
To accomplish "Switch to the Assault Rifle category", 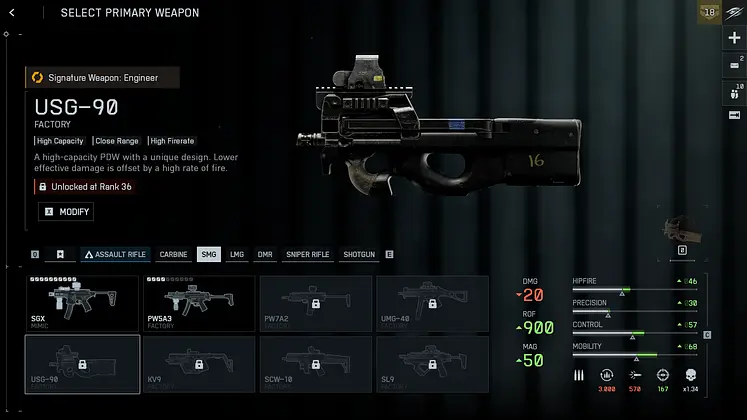I will pos(115,255).
